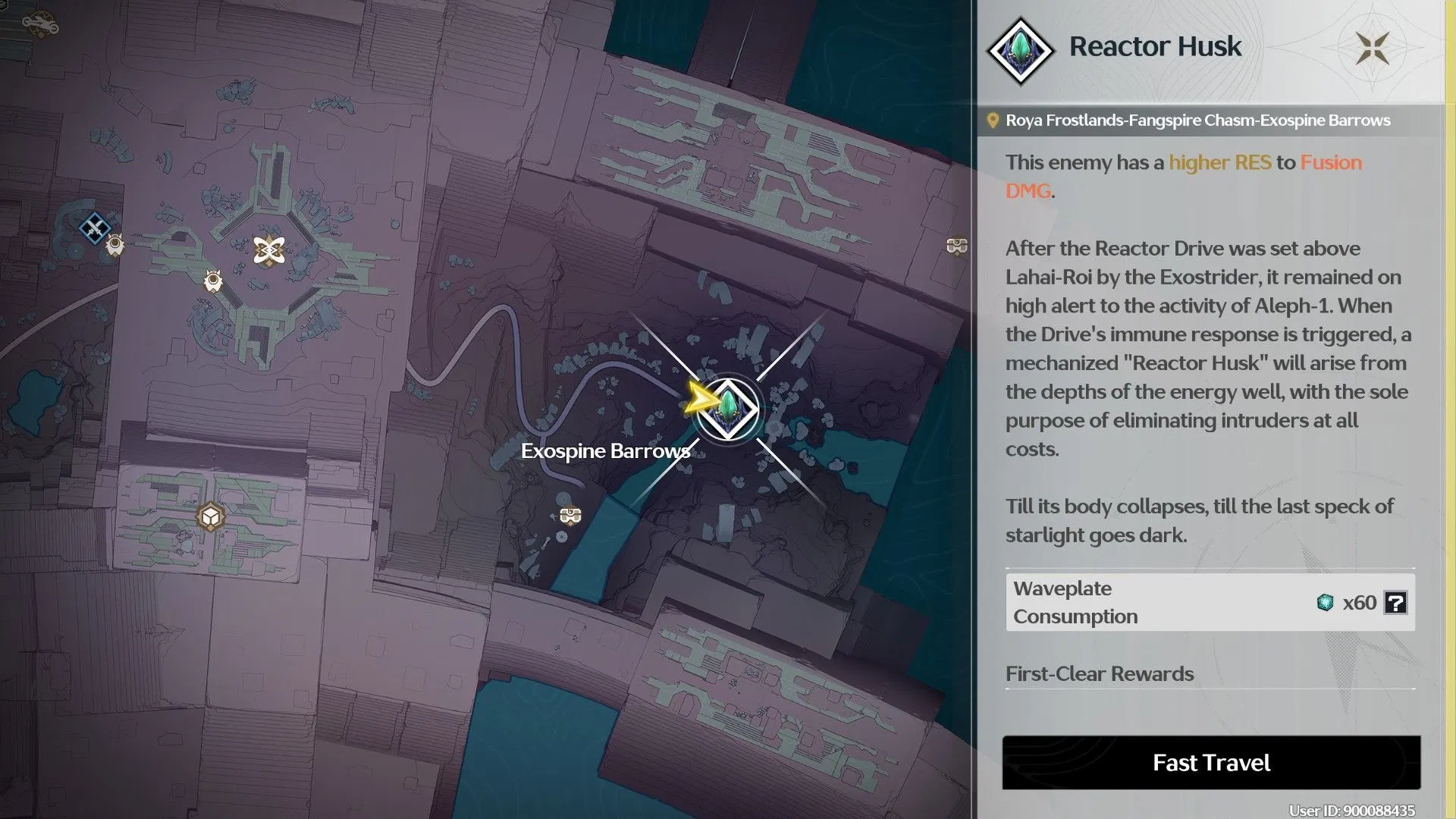The image size is (1456, 819).
Task: Select the chest marker at the map's right edge
Action: [x=956, y=246]
